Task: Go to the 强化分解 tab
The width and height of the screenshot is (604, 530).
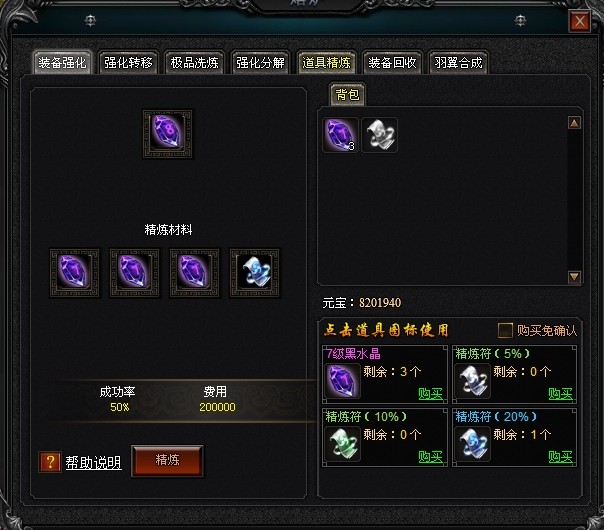Action: click(x=261, y=63)
